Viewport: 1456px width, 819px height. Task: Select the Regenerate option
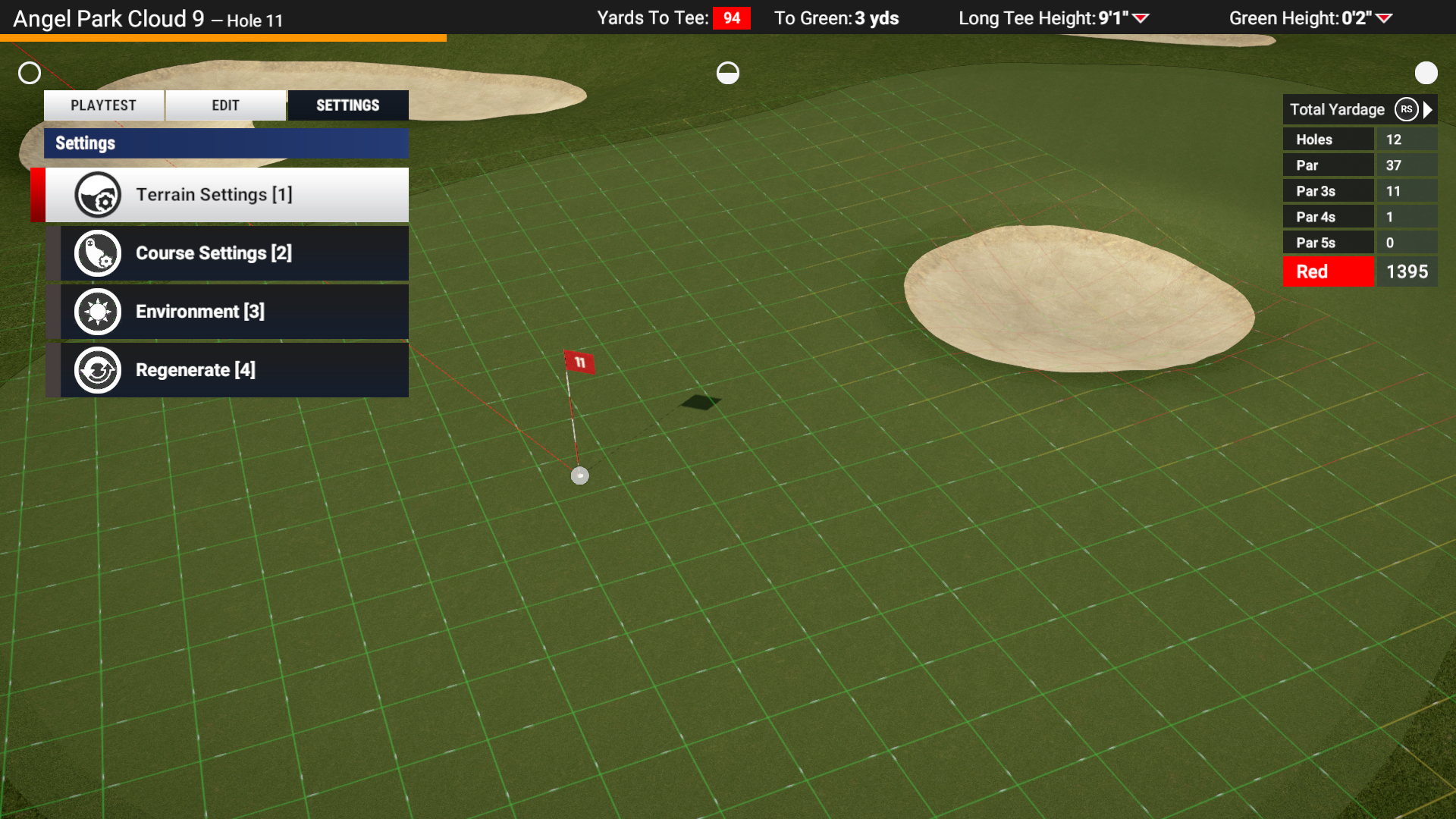coord(227,370)
